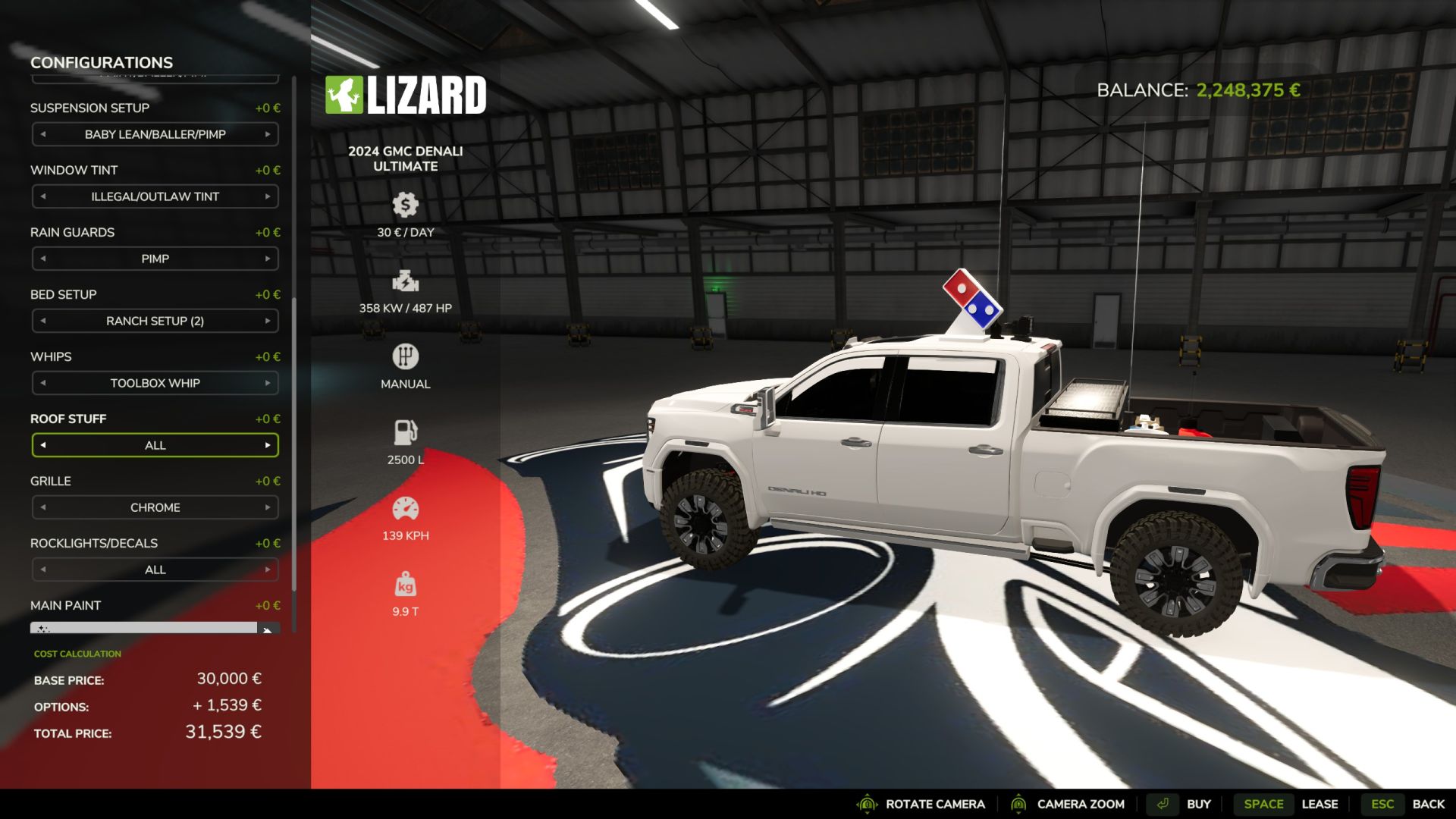Switch Grille to next style
This screenshot has width=1456, height=819.
(268, 507)
